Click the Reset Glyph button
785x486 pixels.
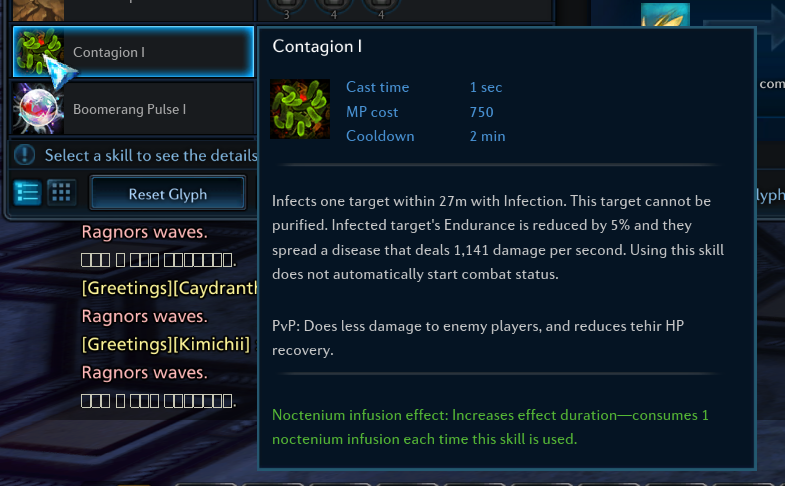click(x=168, y=193)
